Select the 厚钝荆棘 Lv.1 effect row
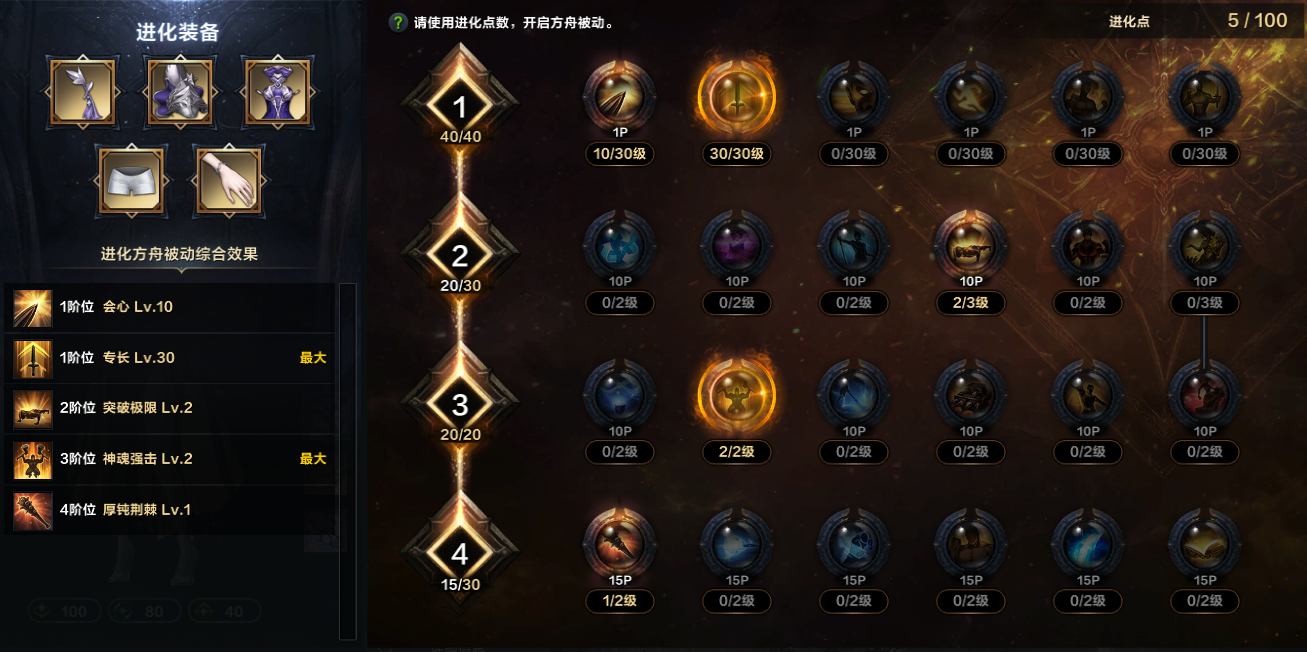 pyautogui.click(x=170, y=510)
